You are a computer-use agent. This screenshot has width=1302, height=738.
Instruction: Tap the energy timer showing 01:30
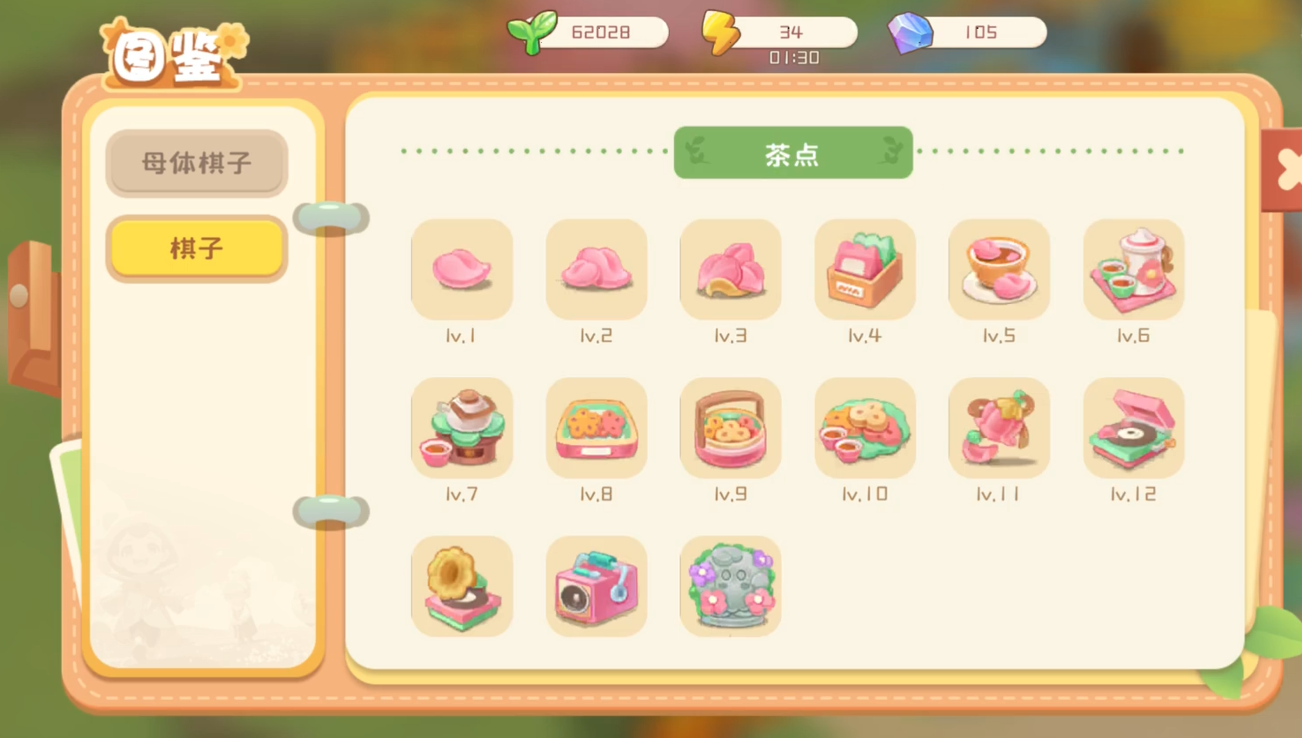tap(793, 57)
